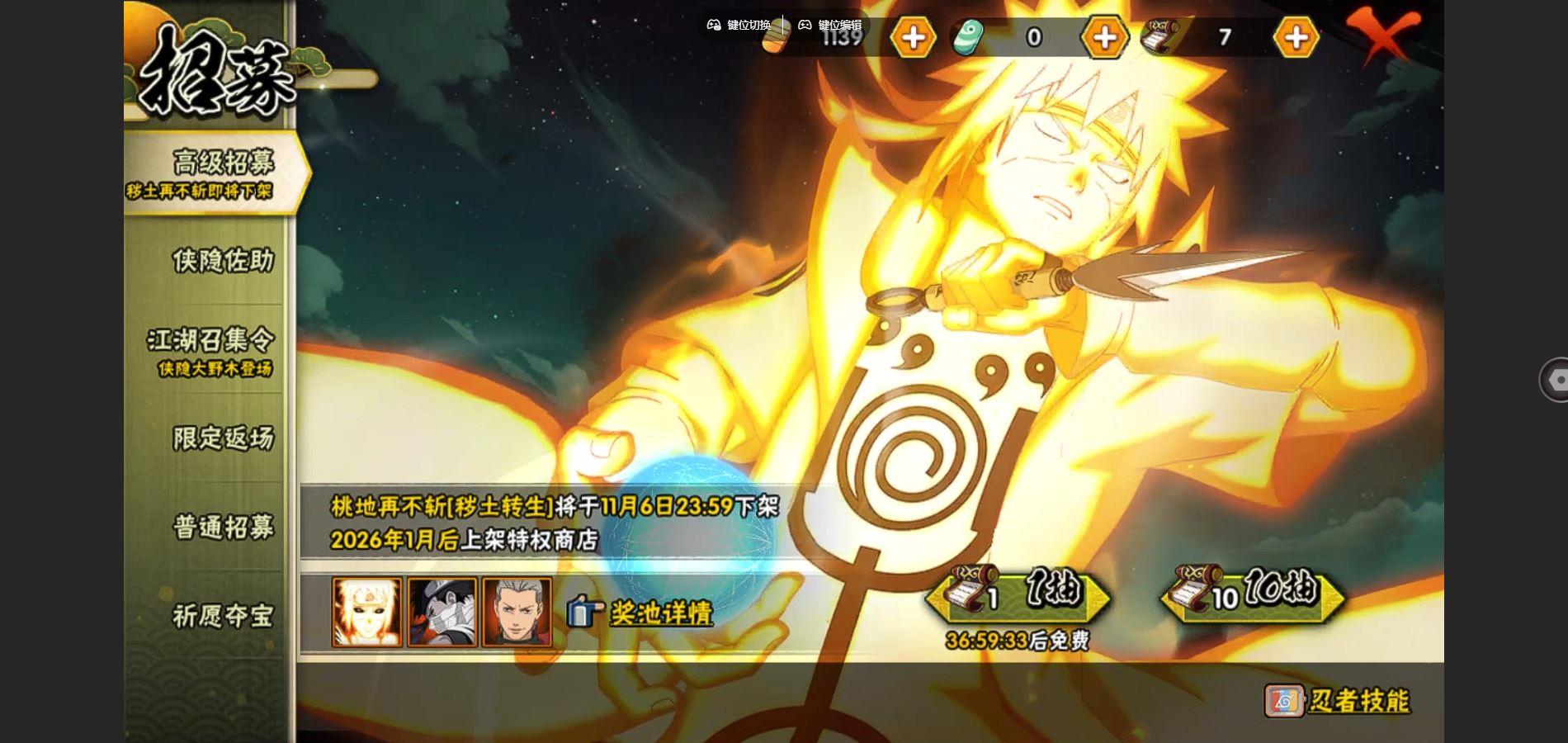View the grey-haired ninja portrait

pos(517,612)
